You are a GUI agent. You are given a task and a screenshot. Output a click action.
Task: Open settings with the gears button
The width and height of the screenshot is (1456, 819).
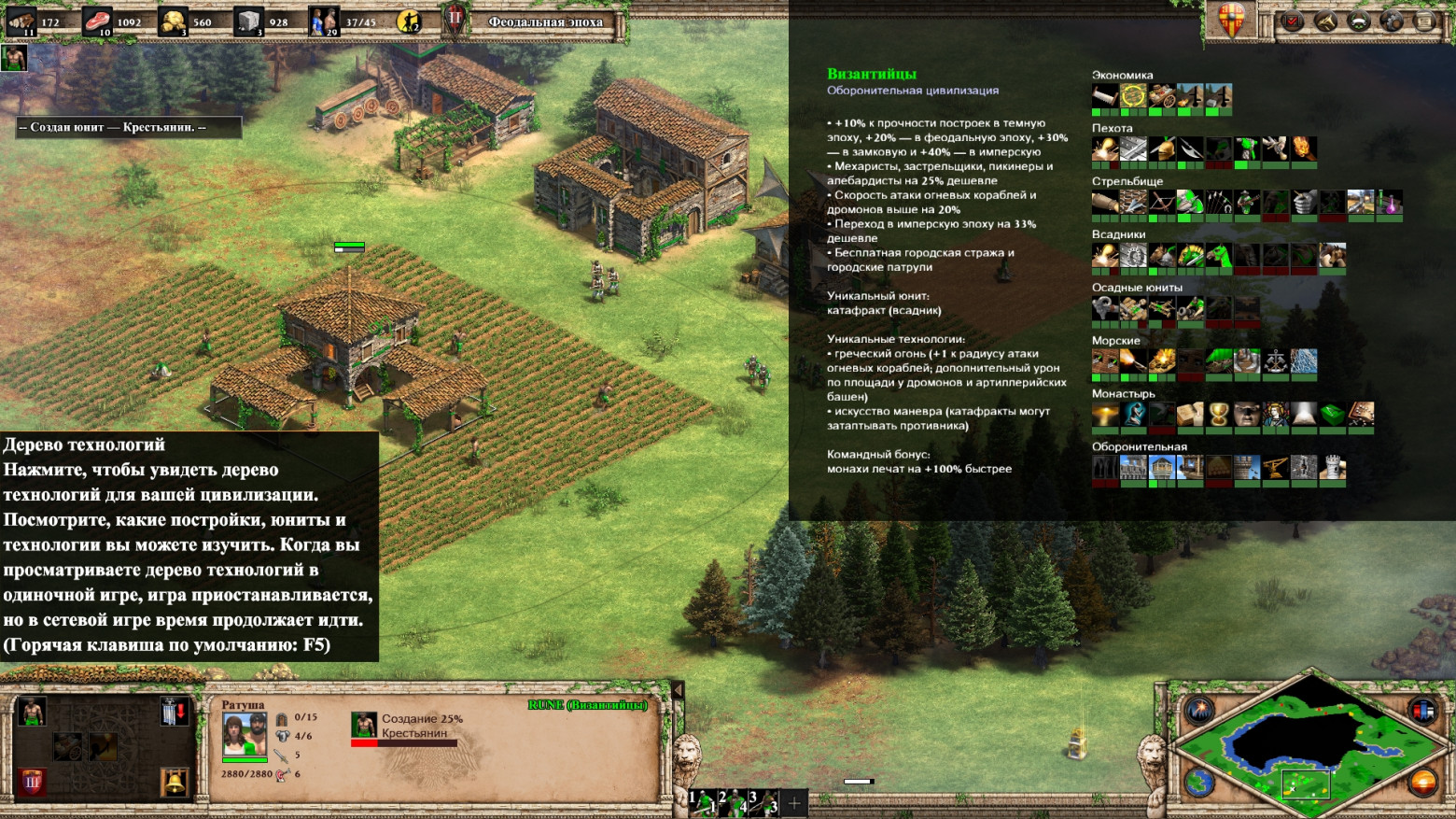pyautogui.click(x=1392, y=21)
